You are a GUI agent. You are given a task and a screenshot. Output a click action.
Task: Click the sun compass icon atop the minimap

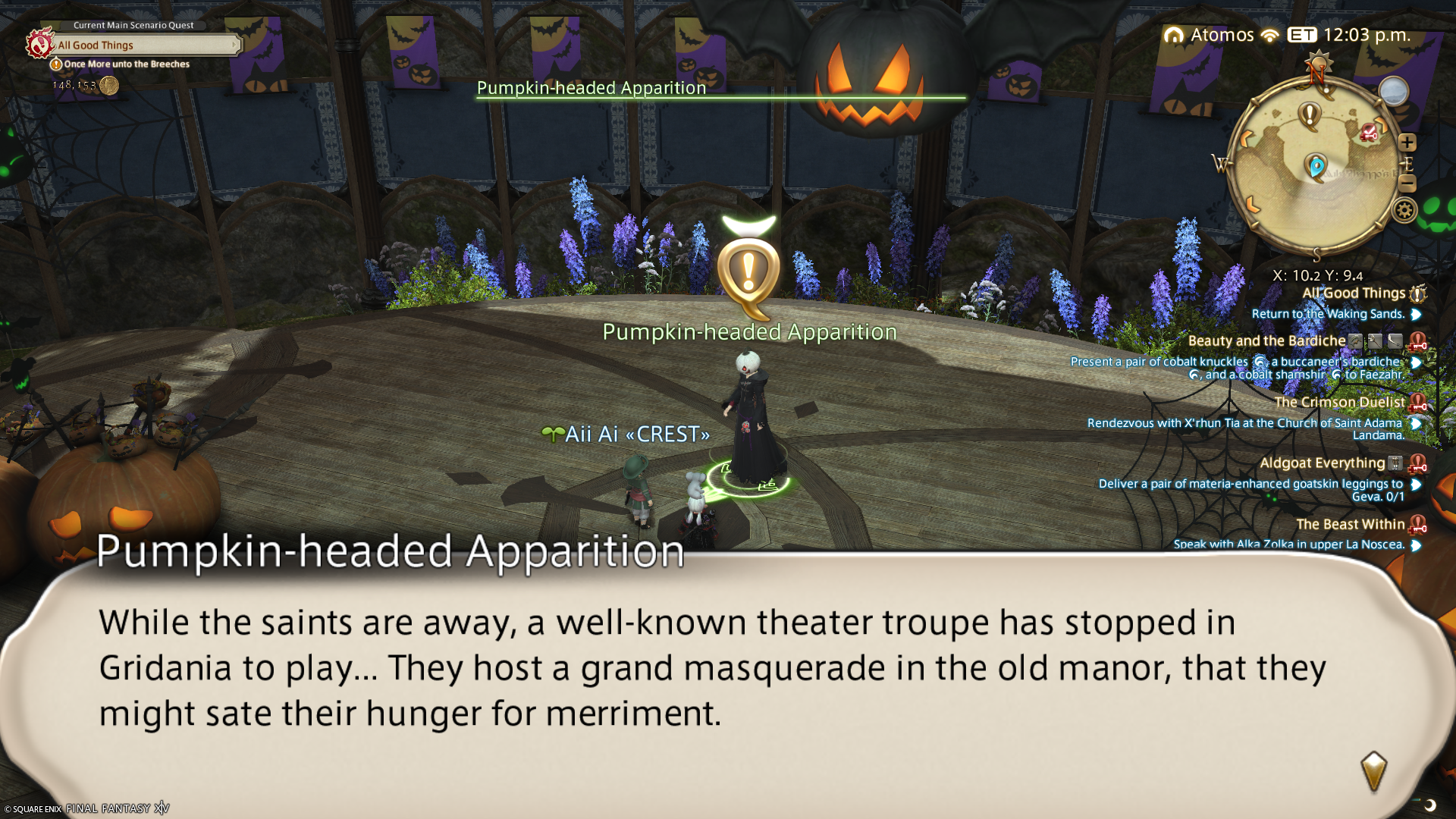pos(1319,62)
